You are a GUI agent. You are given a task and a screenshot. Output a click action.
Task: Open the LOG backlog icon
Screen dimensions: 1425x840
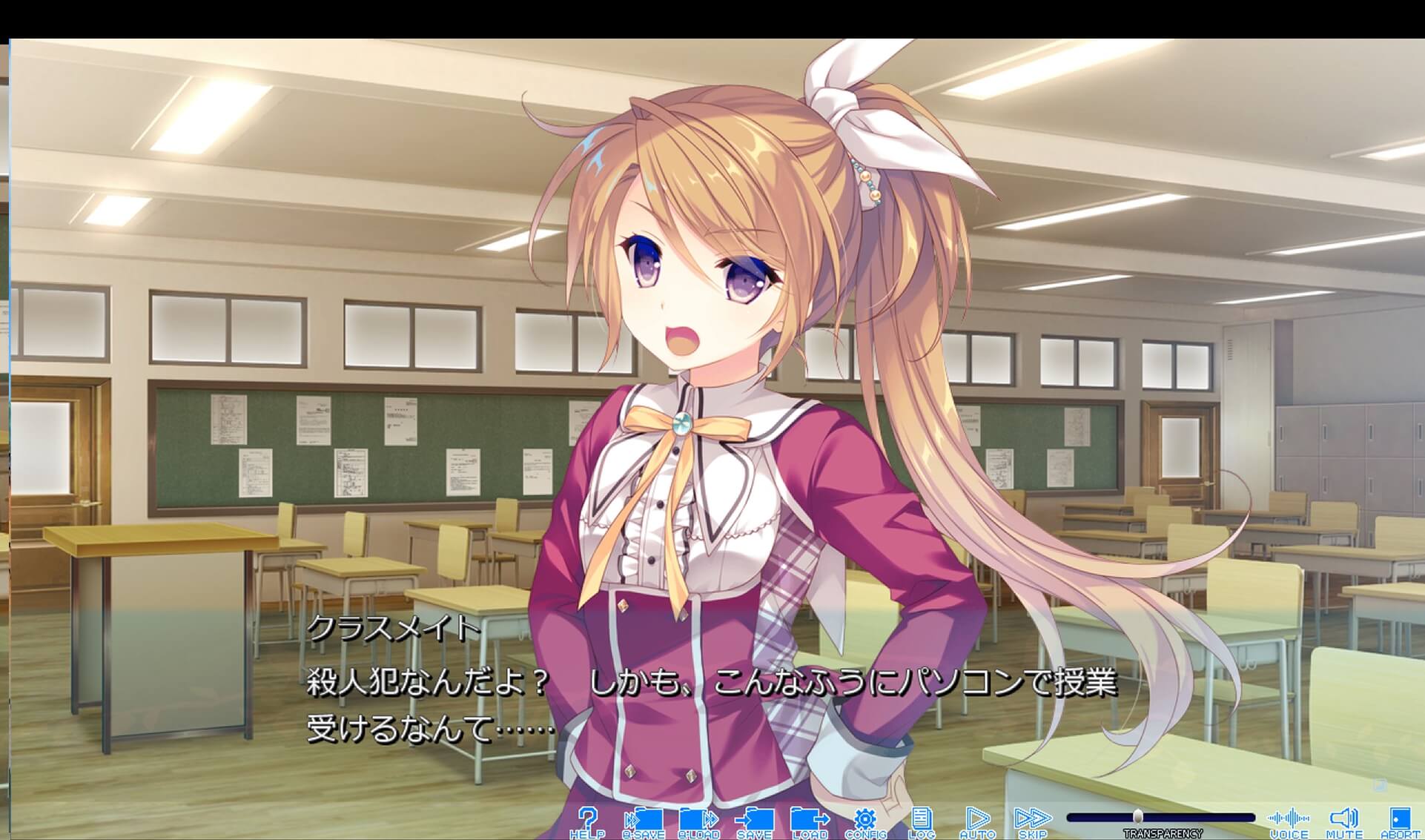tap(922, 818)
